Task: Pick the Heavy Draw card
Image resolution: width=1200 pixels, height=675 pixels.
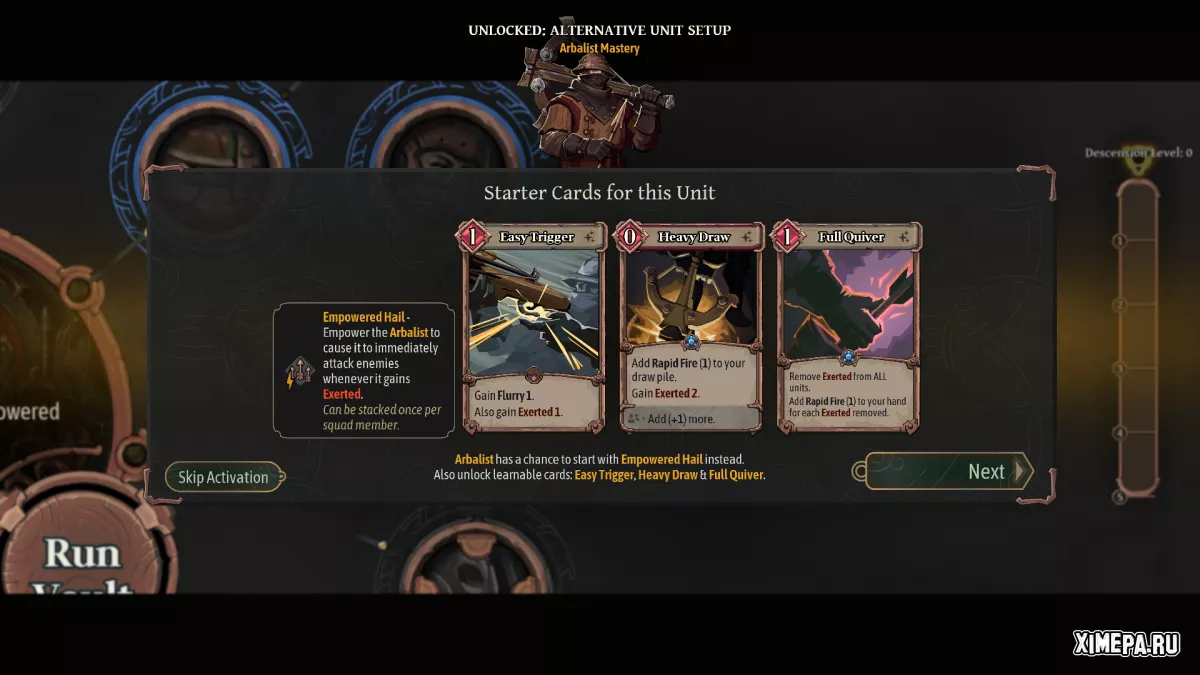Action: click(691, 326)
